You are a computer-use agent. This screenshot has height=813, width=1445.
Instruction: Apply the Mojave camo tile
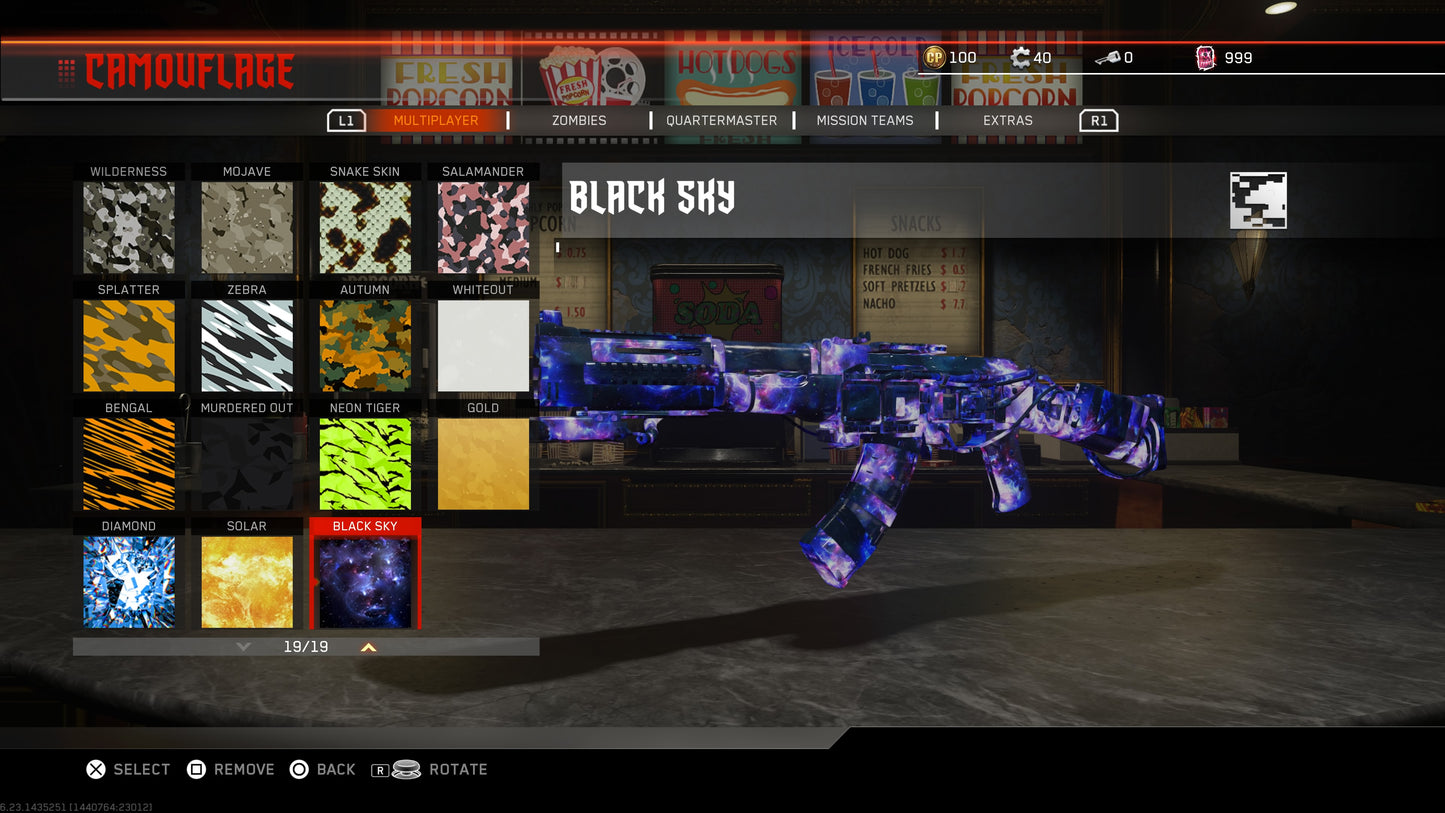click(x=247, y=227)
